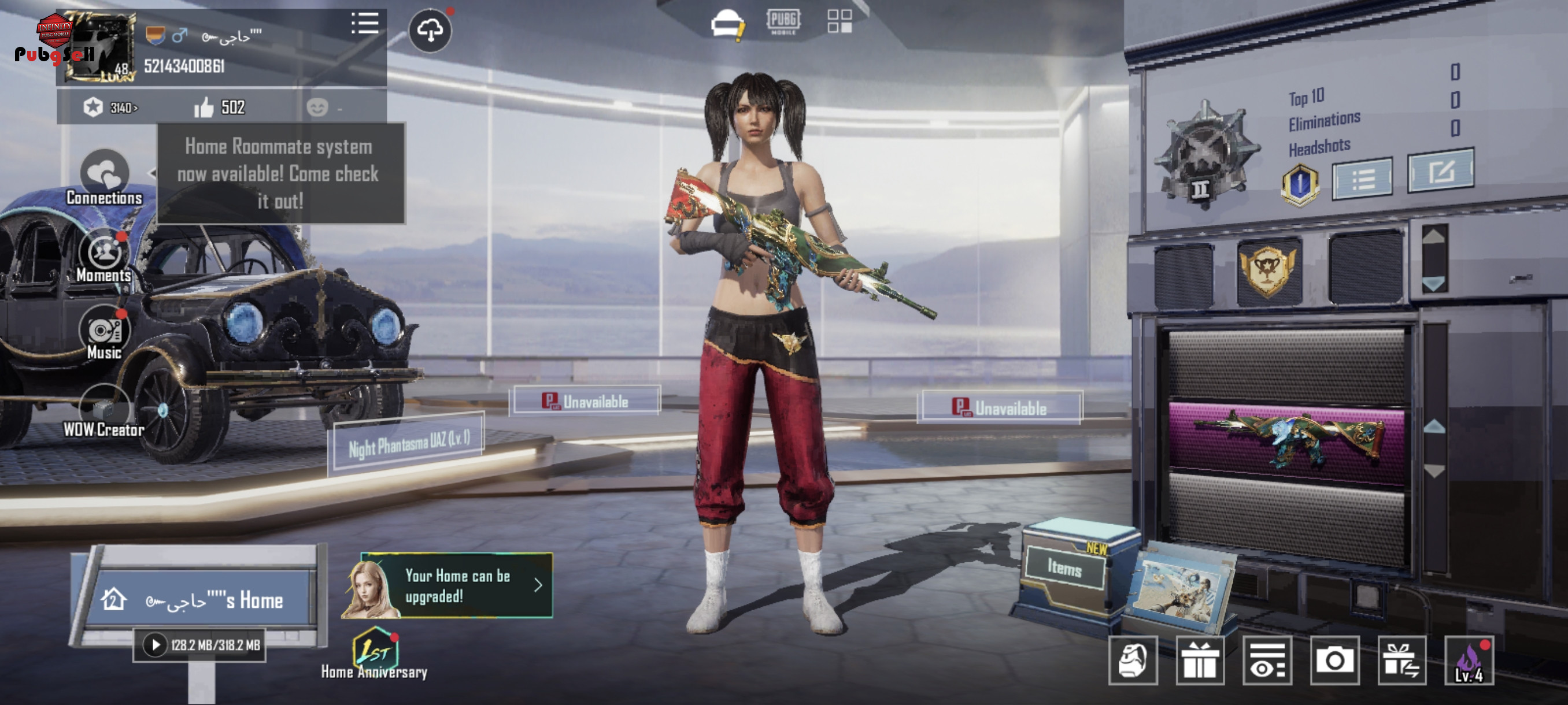Viewport: 1568px width, 705px height.
Task: Select the PUBG Mobile logo tab
Action: (x=783, y=22)
